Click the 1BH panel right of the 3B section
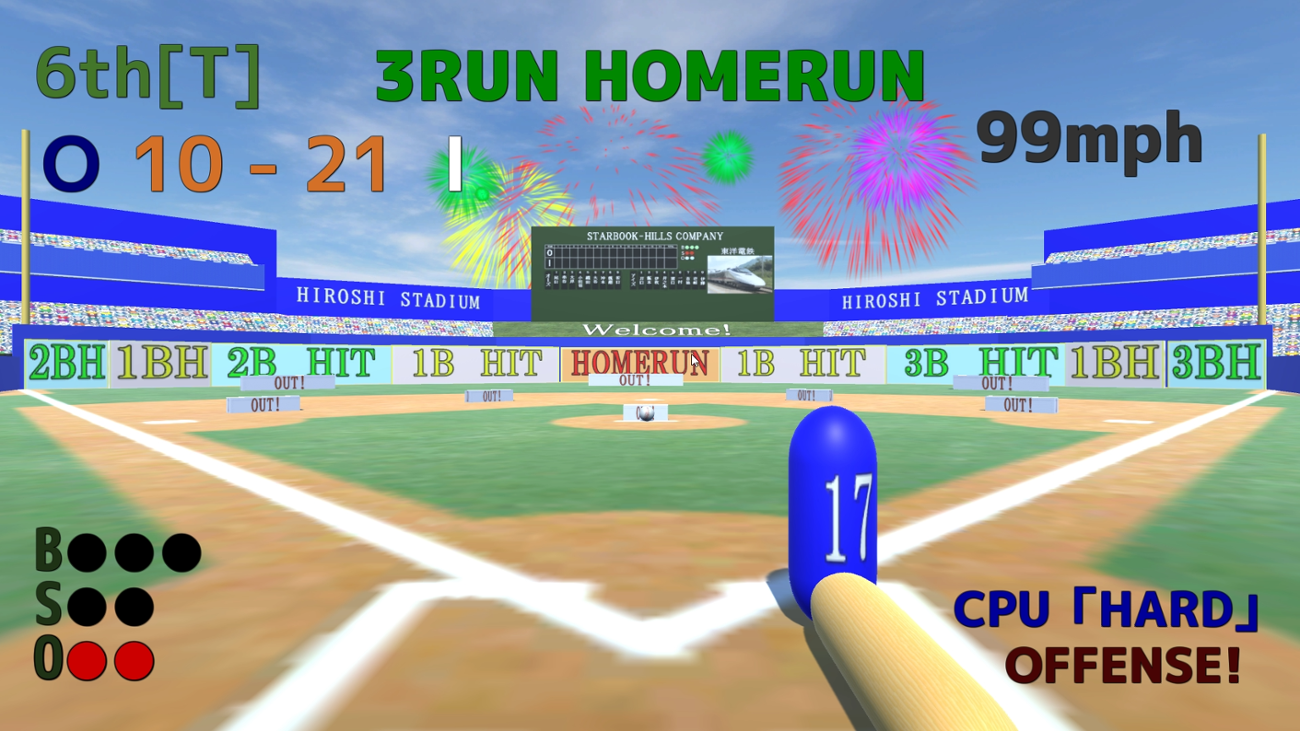The image size is (1300, 731). click(x=1115, y=363)
